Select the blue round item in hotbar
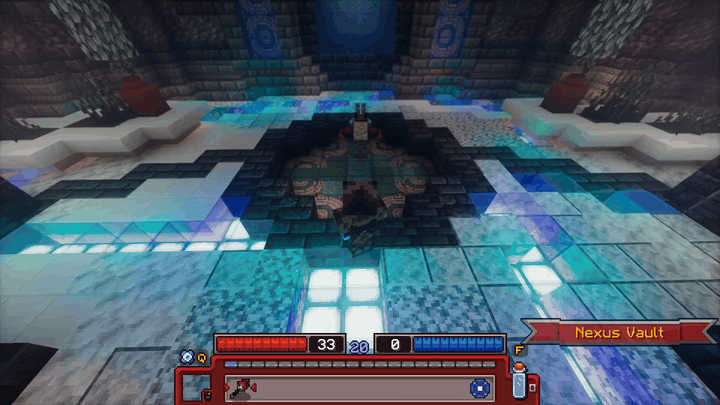Screen dimensions: 720x405 coord(478,387)
